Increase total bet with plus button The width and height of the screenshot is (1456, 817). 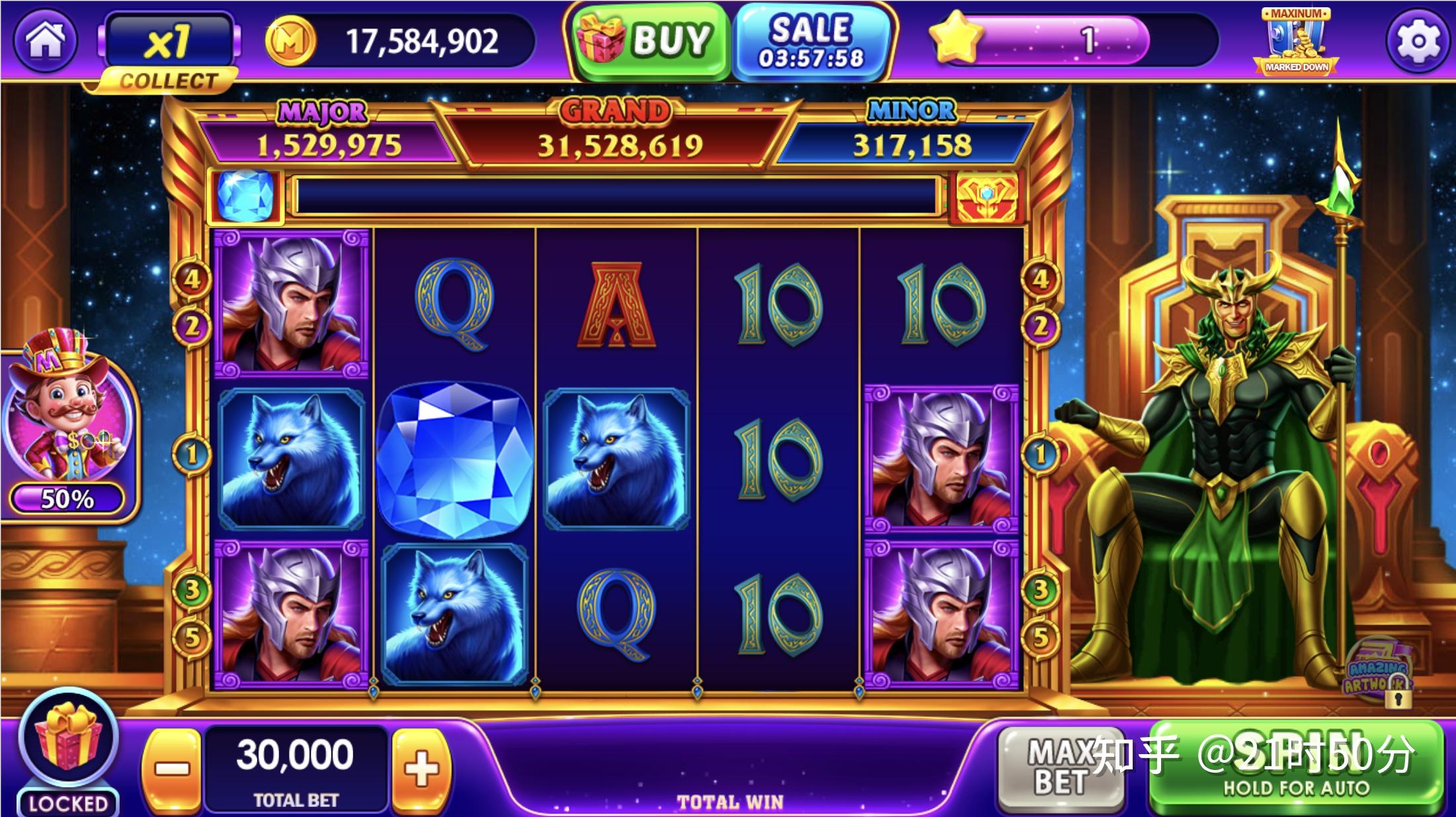pyautogui.click(x=422, y=769)
